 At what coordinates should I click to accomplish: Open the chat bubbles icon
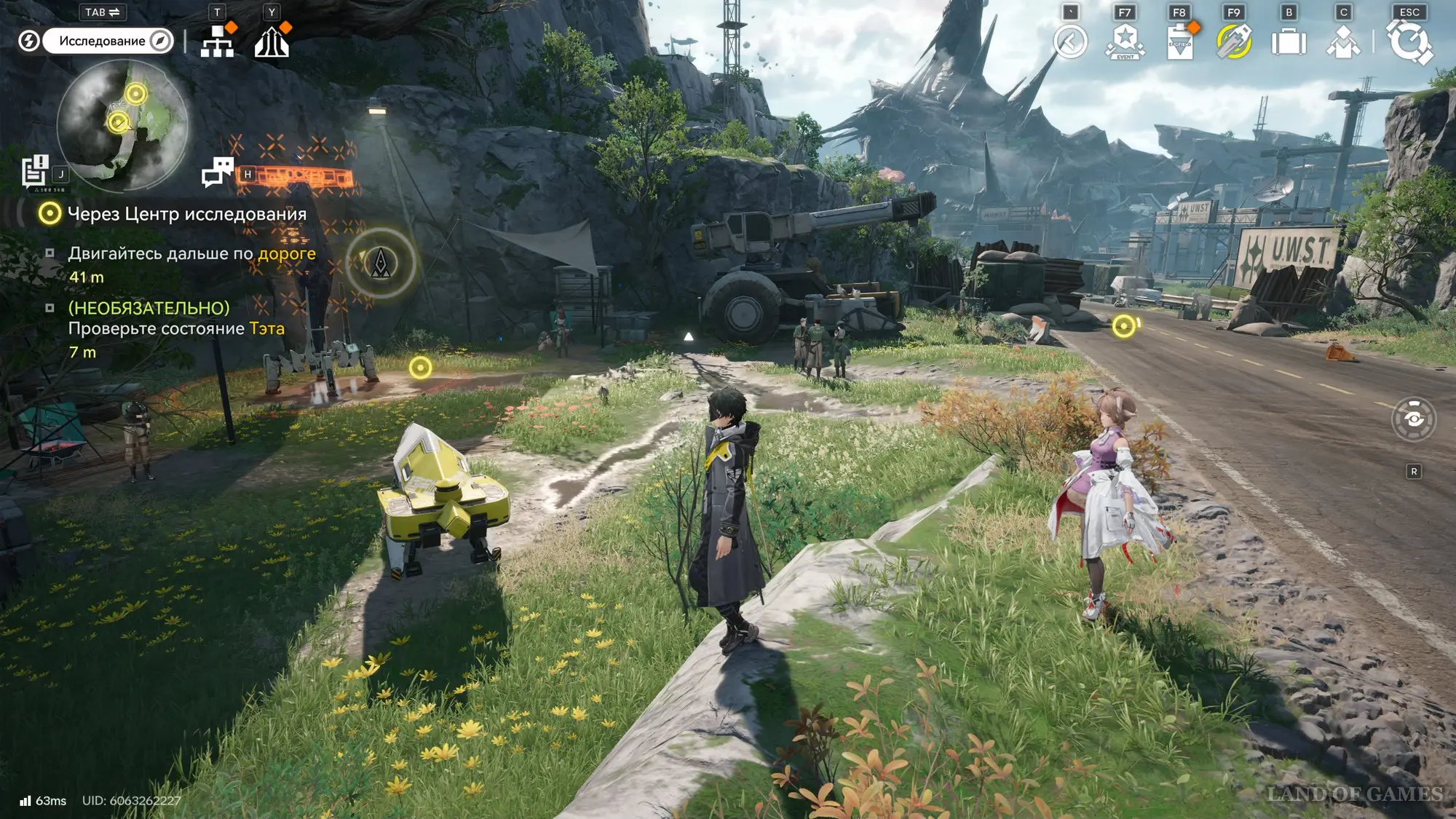click(217, 173)
